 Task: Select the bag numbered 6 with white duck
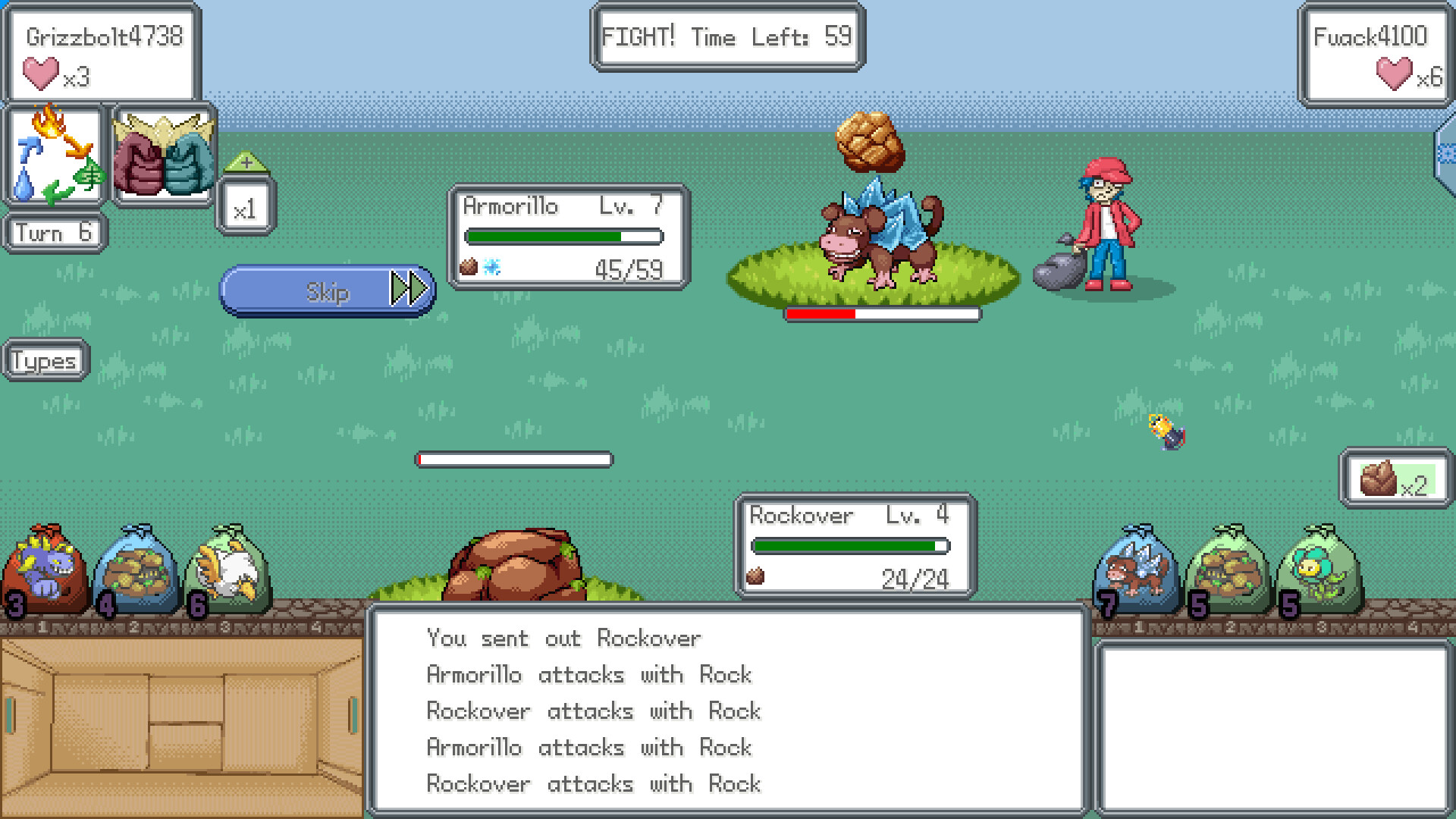[x=227, y=573]
